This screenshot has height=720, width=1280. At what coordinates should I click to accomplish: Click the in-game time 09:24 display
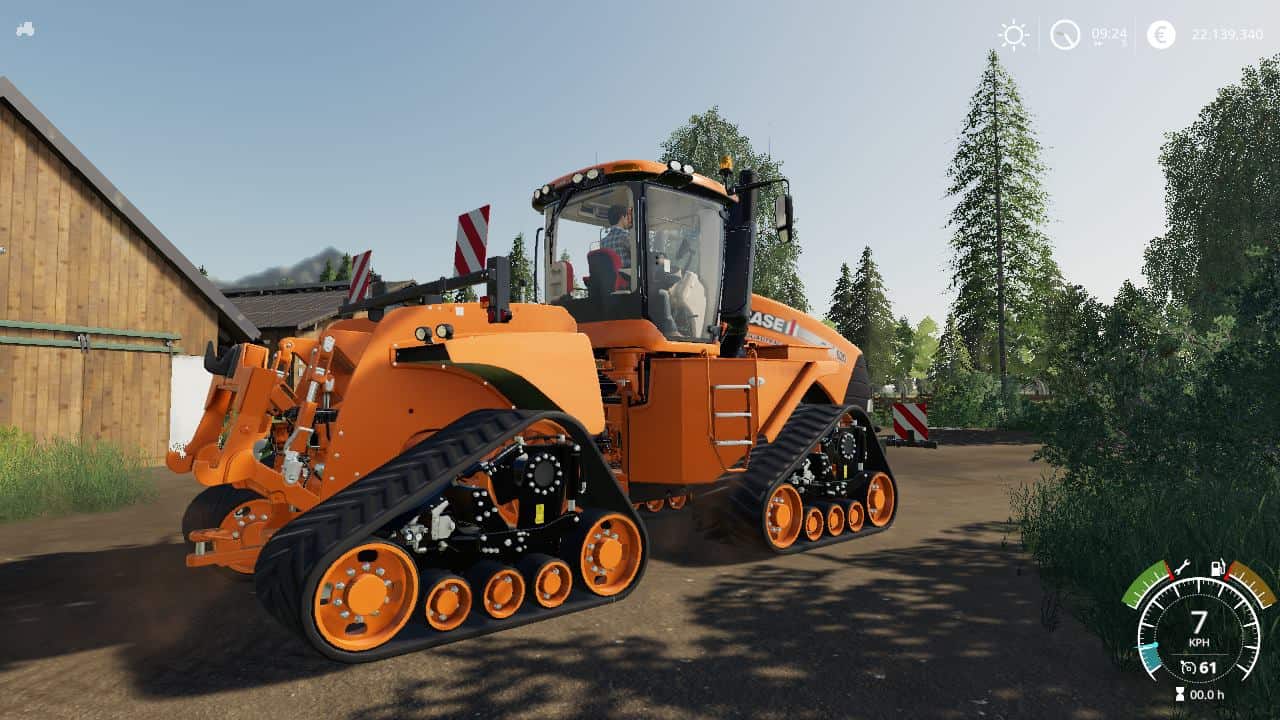[1109, 33]
